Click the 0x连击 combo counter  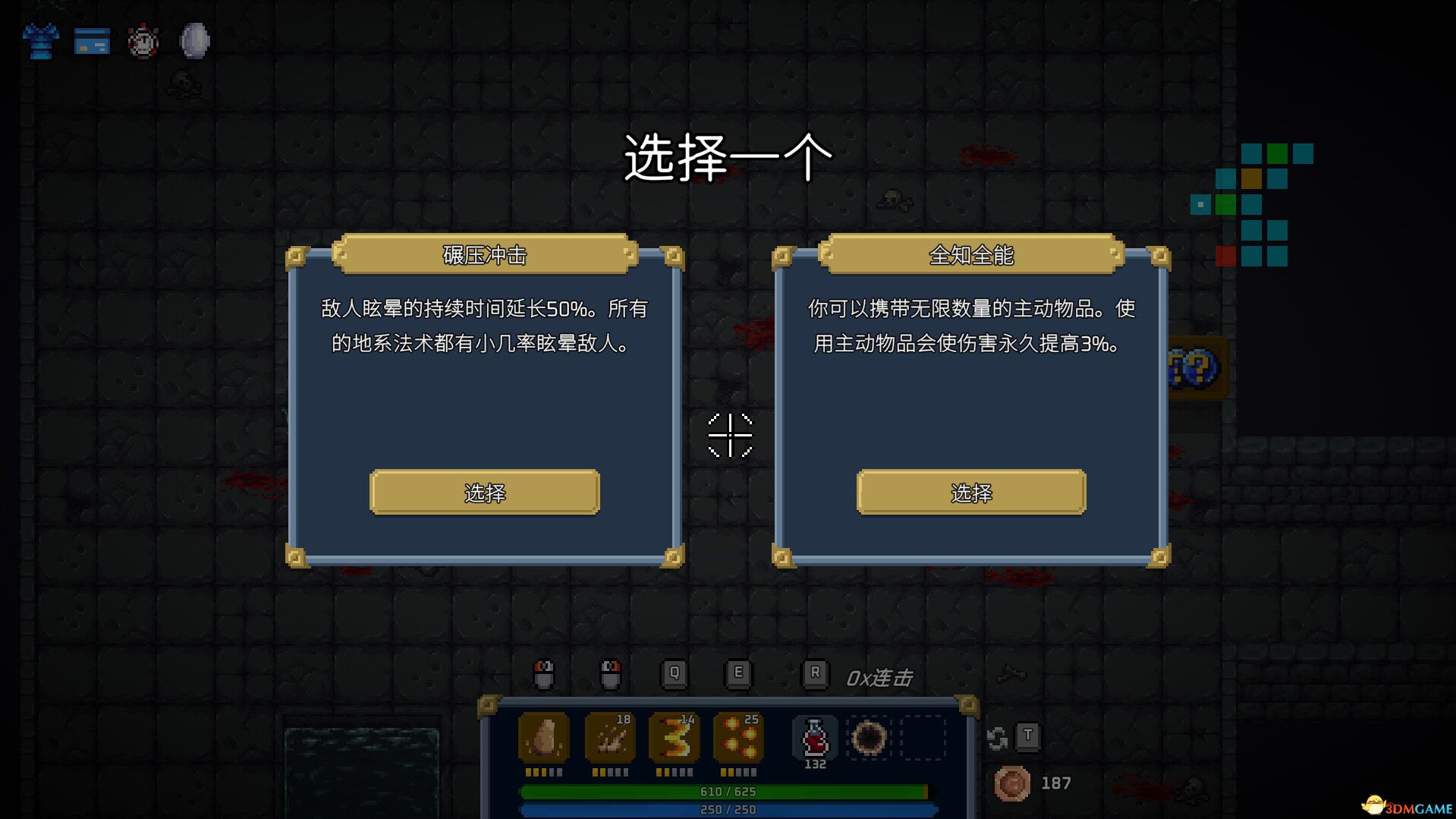(x=881, y=678)
